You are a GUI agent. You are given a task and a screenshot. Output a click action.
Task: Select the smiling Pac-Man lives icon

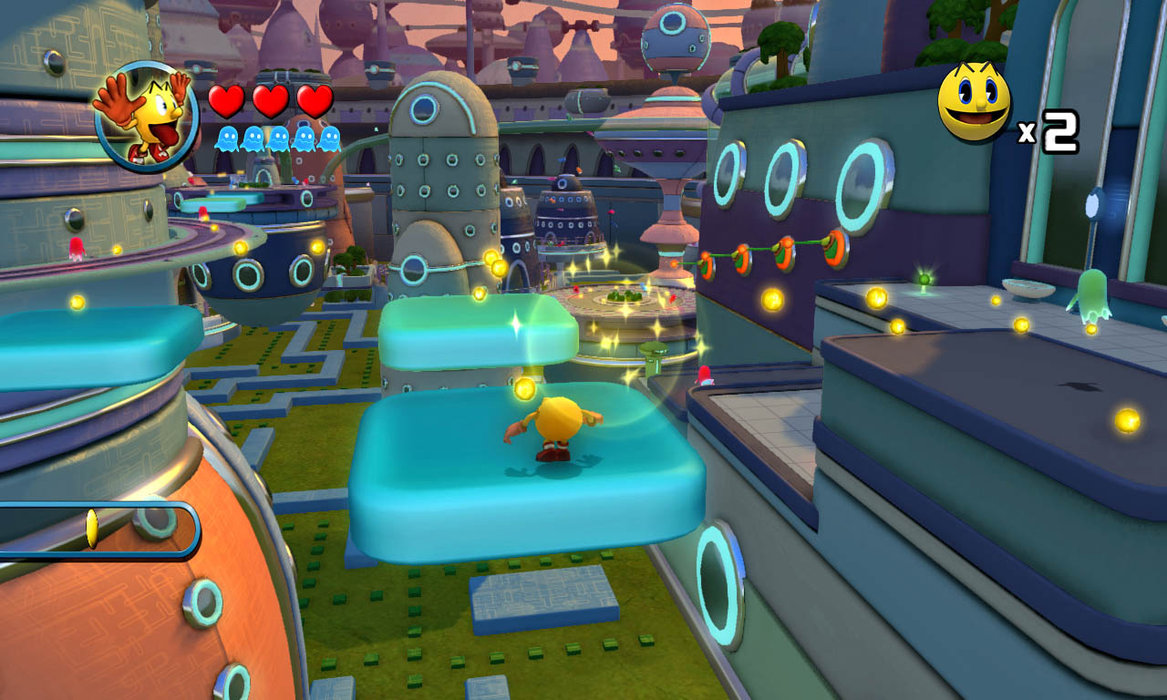(x=974, y=101)
